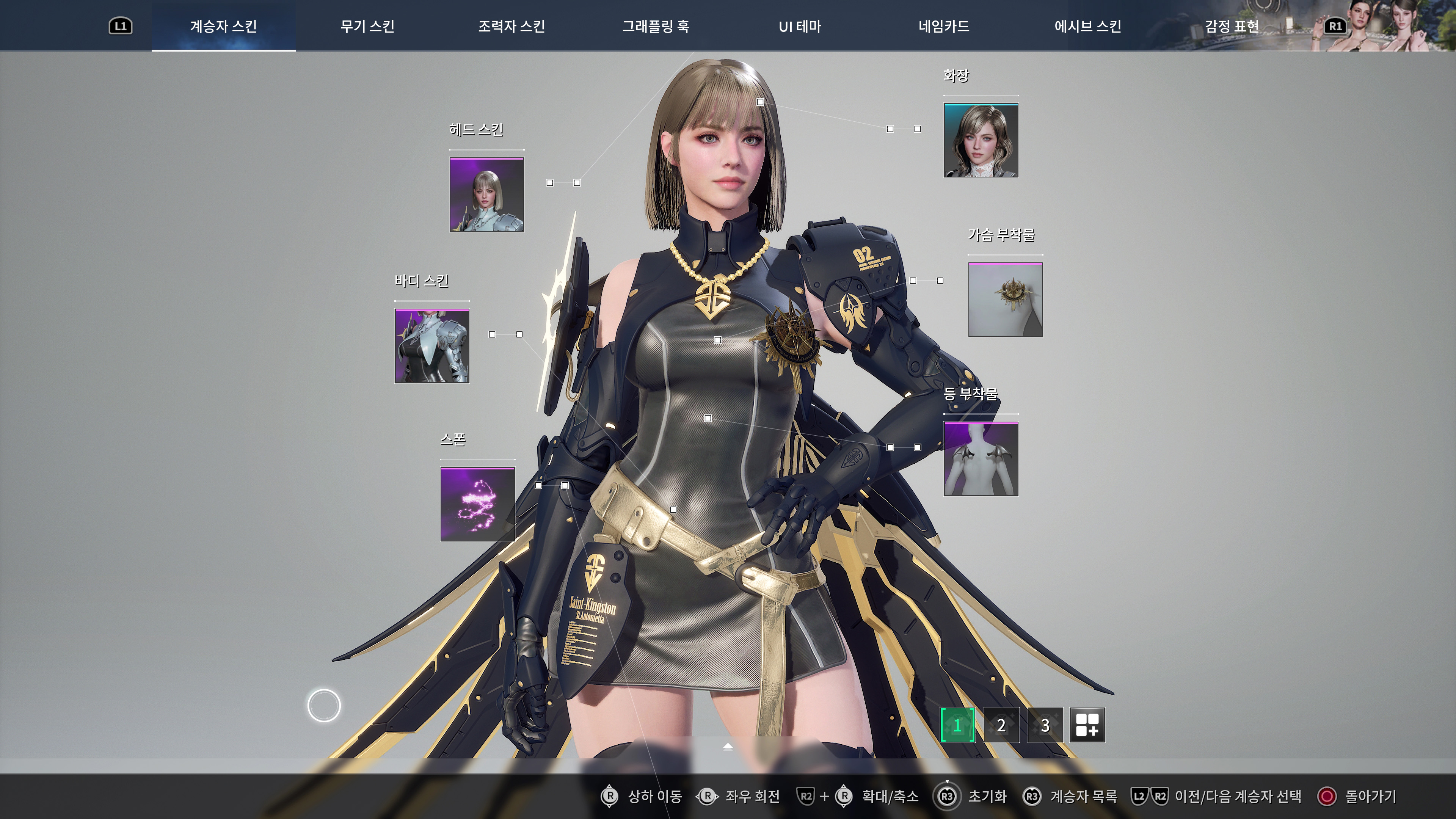Open the 가슴 부착물 chest attachment slot
Viewport: 1456px width, 819px height.
click(x=1006, y=299)
